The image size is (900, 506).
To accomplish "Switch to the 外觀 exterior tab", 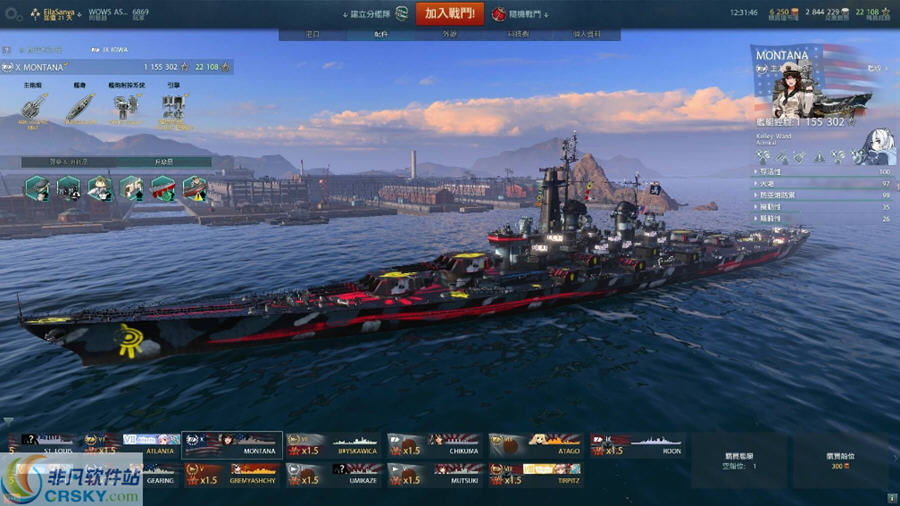I will pyautogui.click(x=449, y=34).
